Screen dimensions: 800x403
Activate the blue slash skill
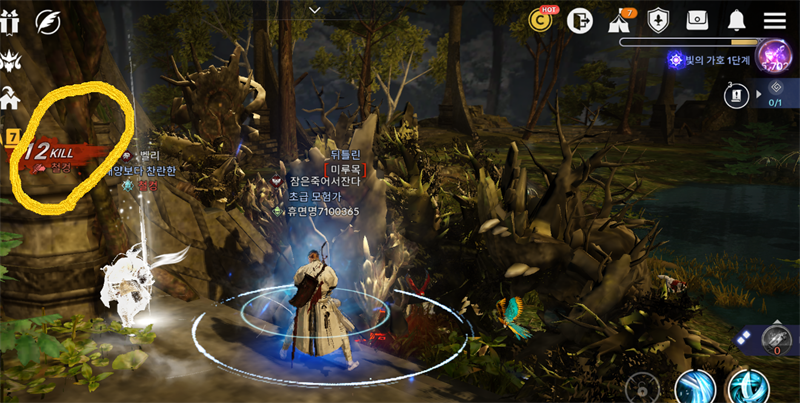(x=694, y=387)
